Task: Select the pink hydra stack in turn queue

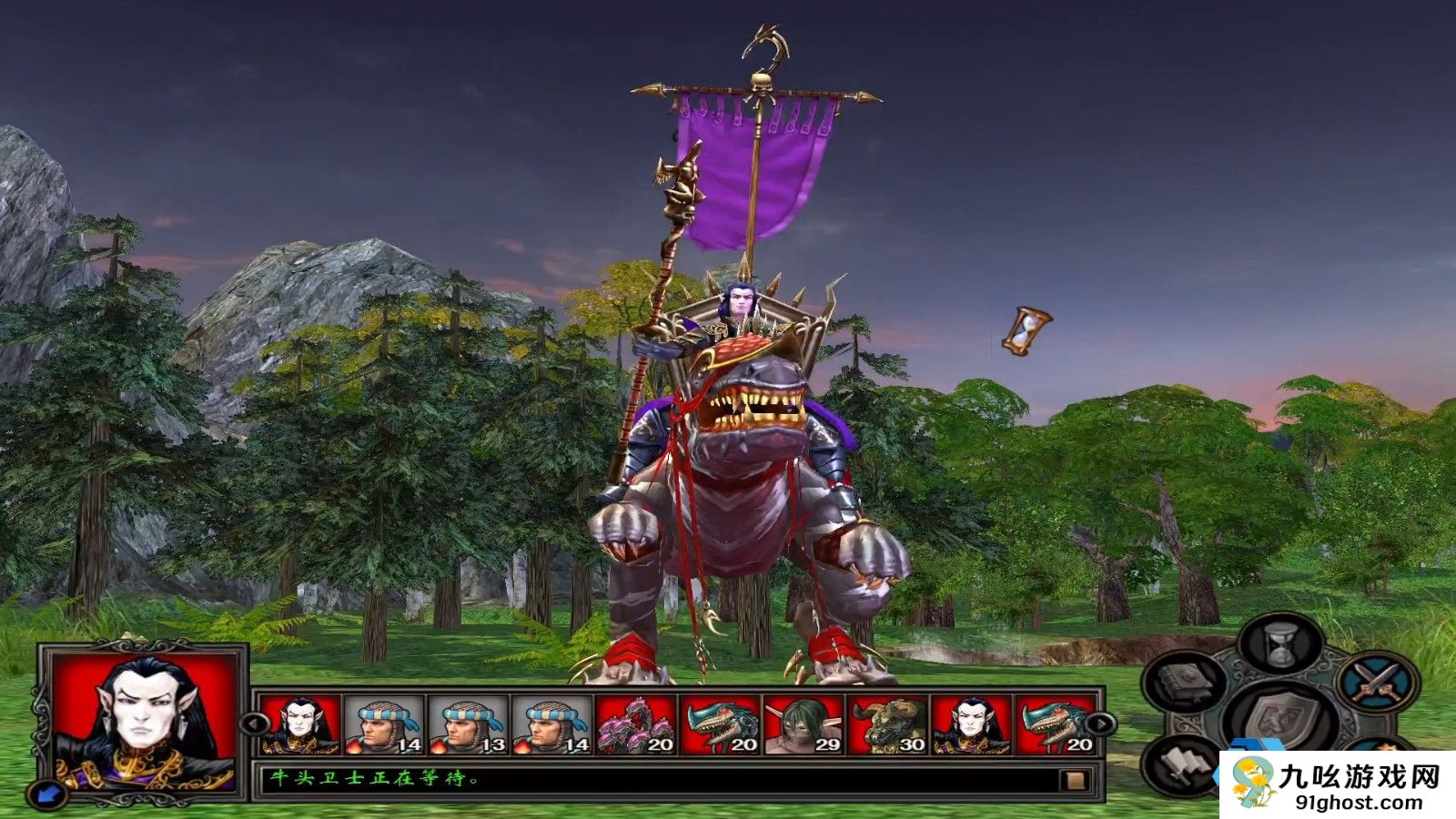Action: pos(635,725)
